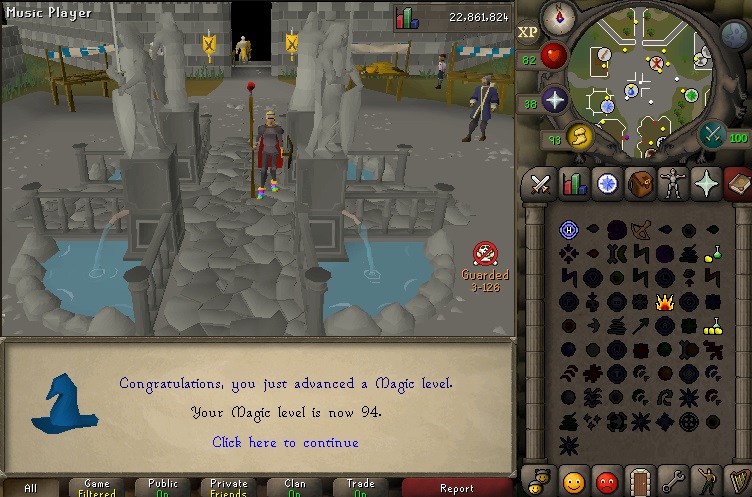752x497 pixels.
Task: Open the Logout door tab
Action: click(x=640, y=480)
